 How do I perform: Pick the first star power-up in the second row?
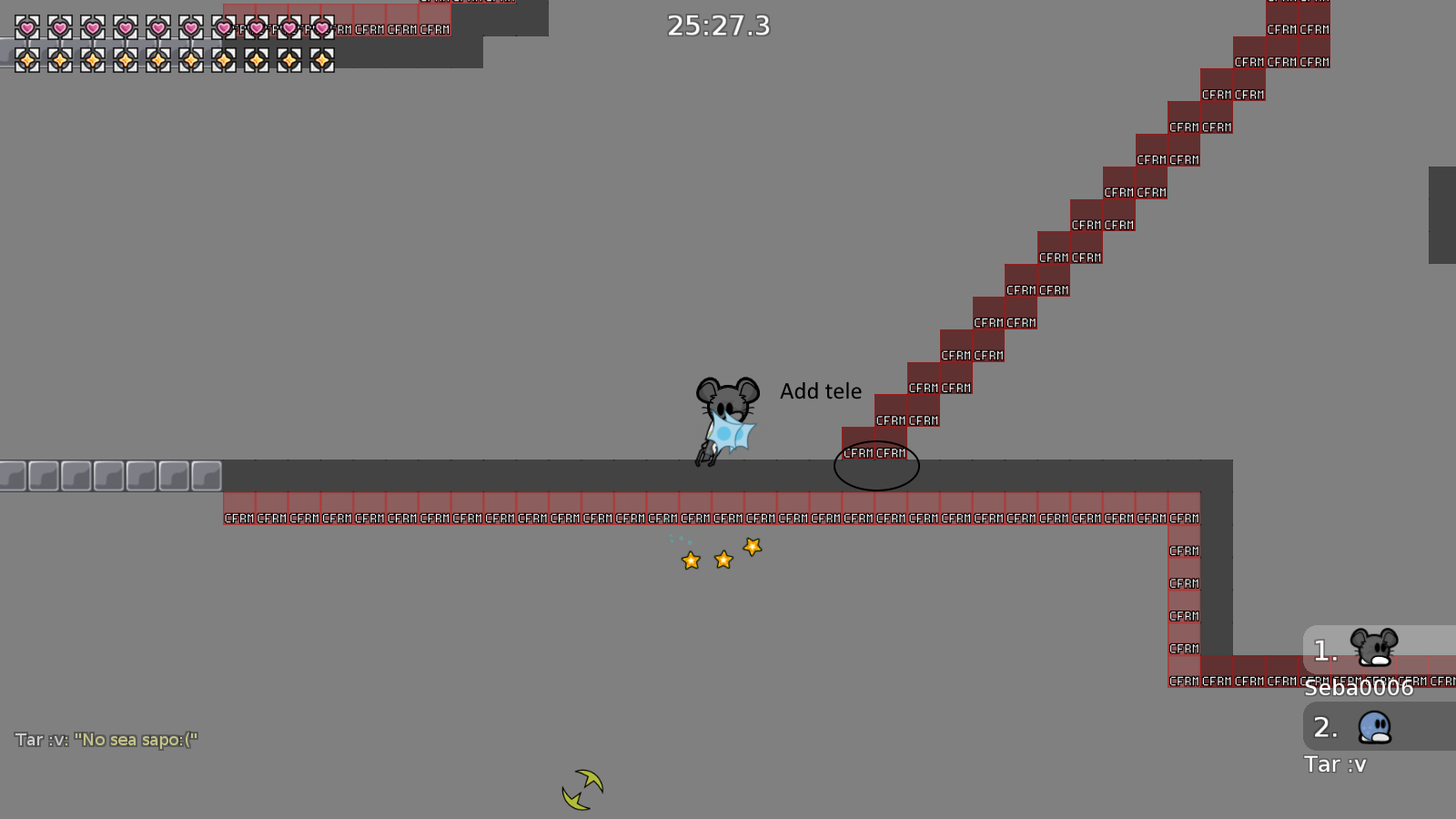25,59
